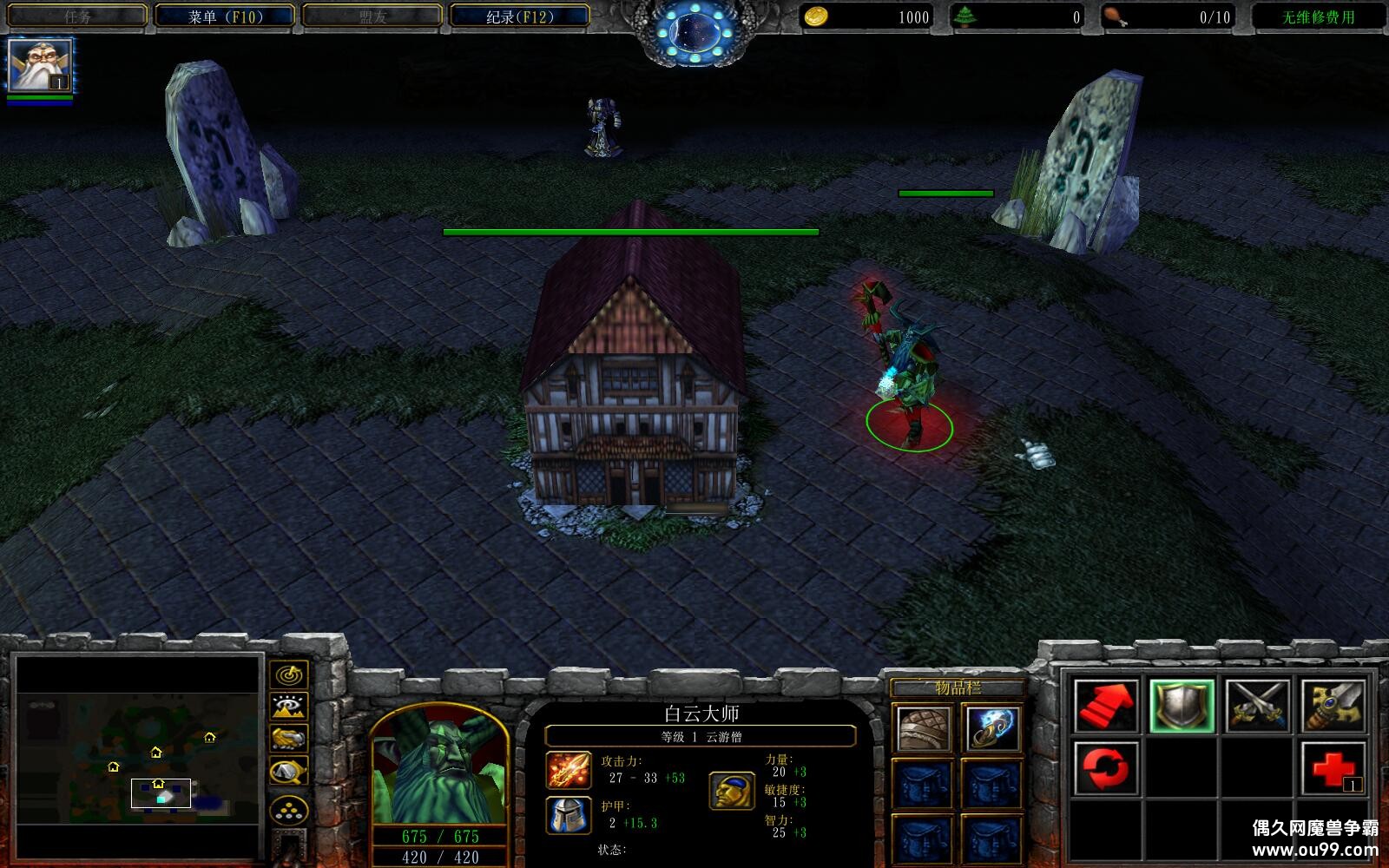The width and height of the screenshot is (1389, 868).
Task: Click the shield command icon
Action: click(x=1182, y=706)
